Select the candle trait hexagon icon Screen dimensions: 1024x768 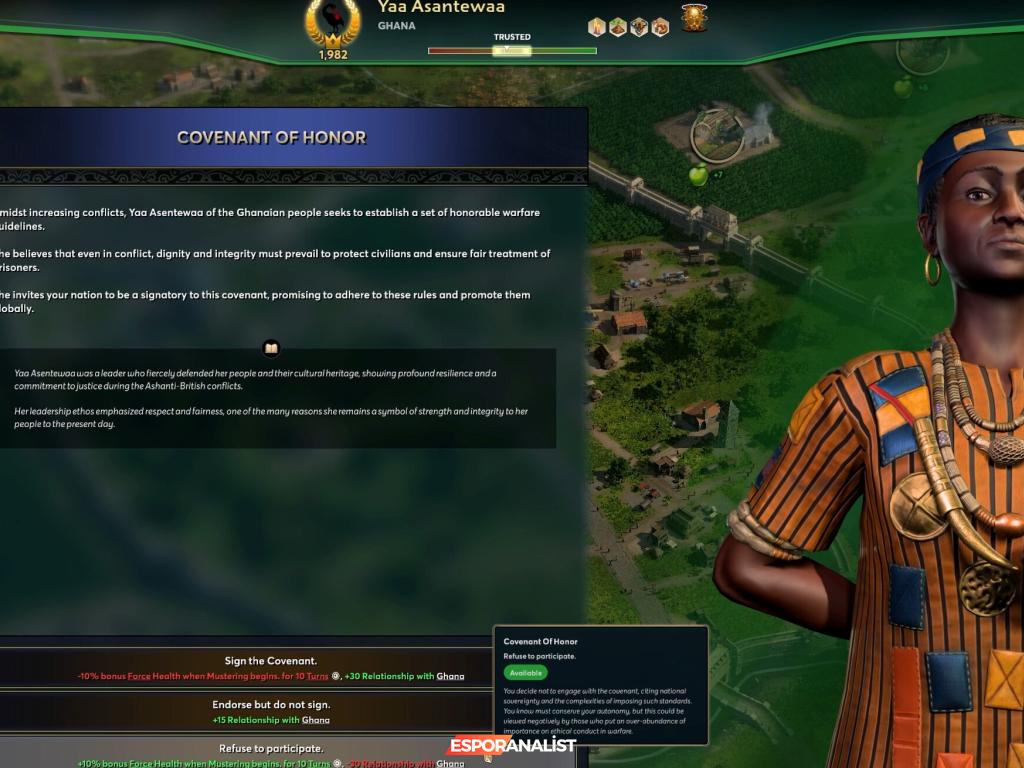(597, 27)
